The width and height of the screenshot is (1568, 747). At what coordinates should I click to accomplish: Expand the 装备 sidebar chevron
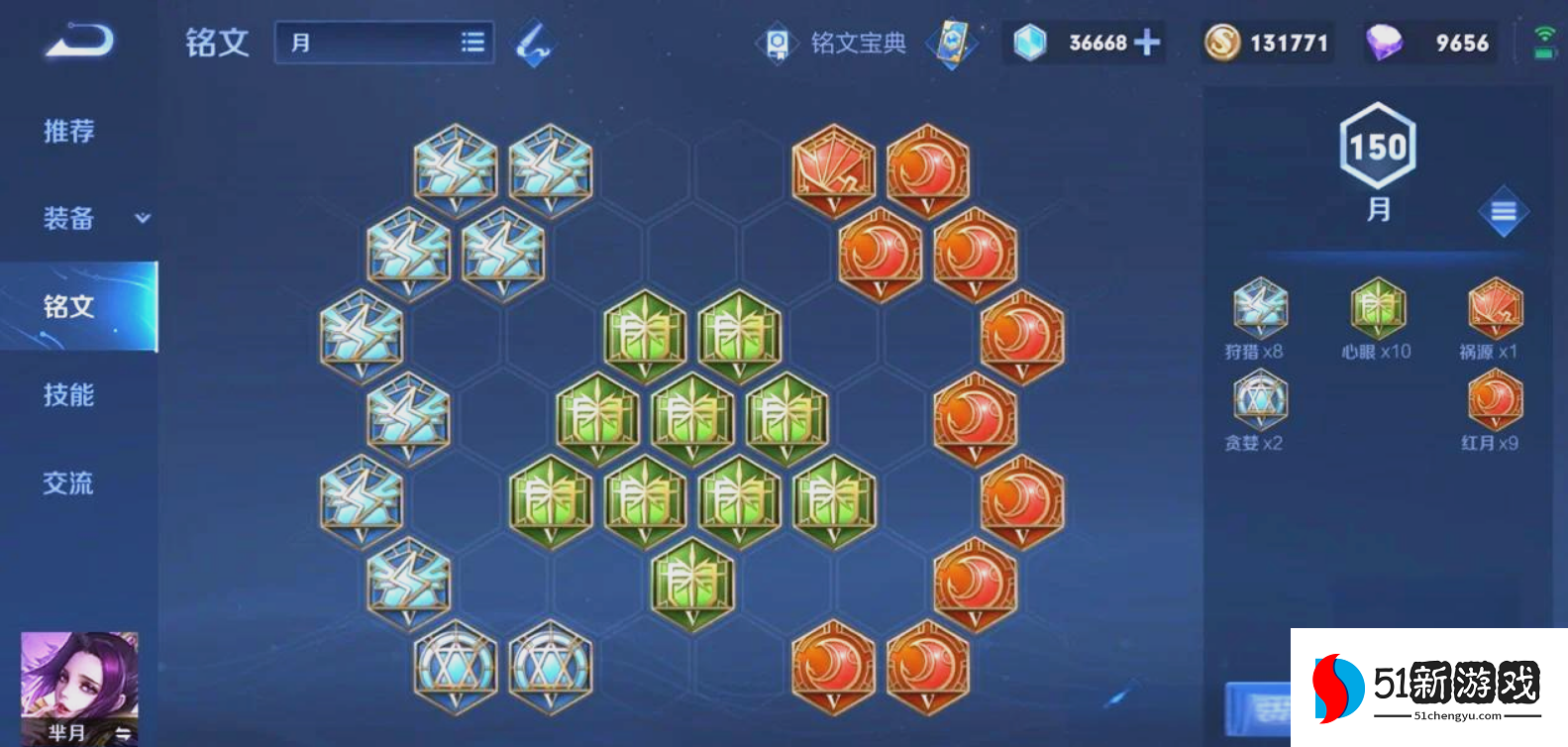point(142,219)
